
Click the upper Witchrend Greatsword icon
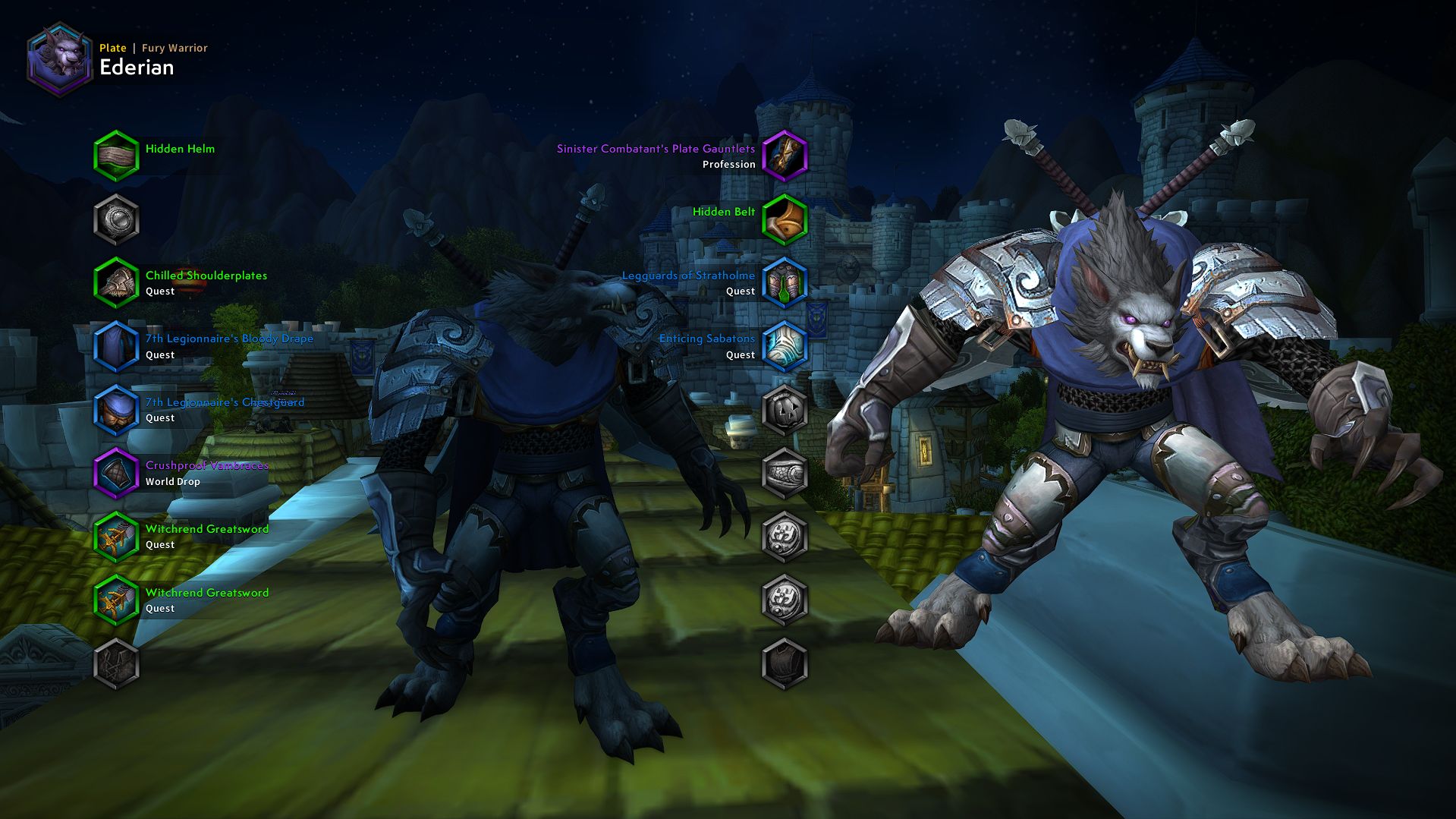pos(115,534)
